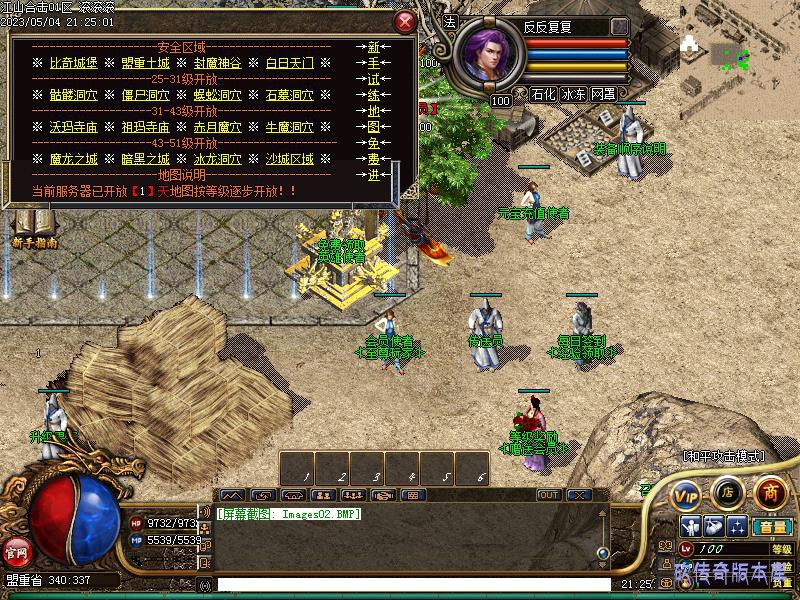Screen dimensions: 800x600
Task: Select 封魔神谷 from the safe zones
Action: [218, 63]
